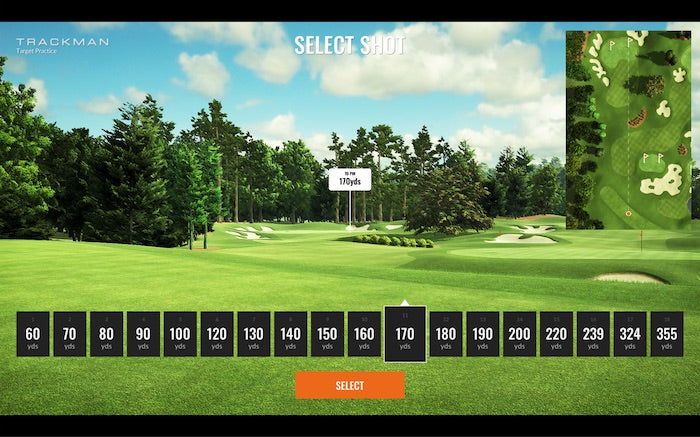Confirm with the orange SELECT button
Image resolution: width=700 pixels, height=437 pixels.
349,385
